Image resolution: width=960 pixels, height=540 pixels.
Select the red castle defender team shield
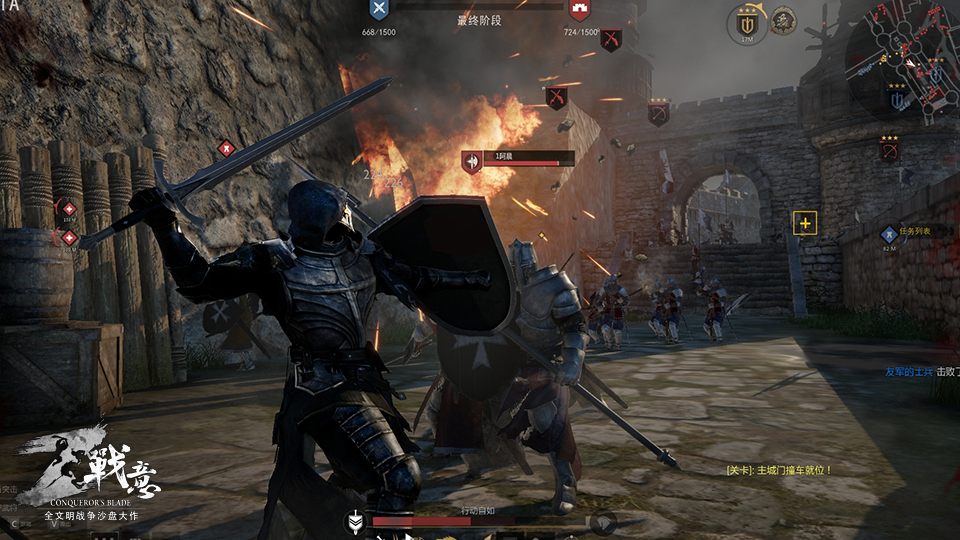point(579,11)
